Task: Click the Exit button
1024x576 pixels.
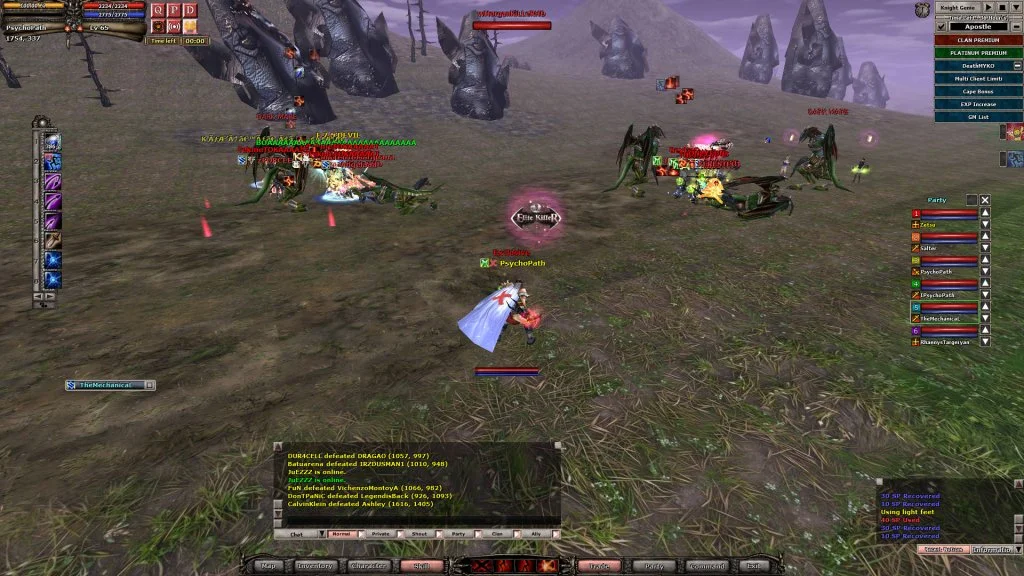Action: [754, 566]
